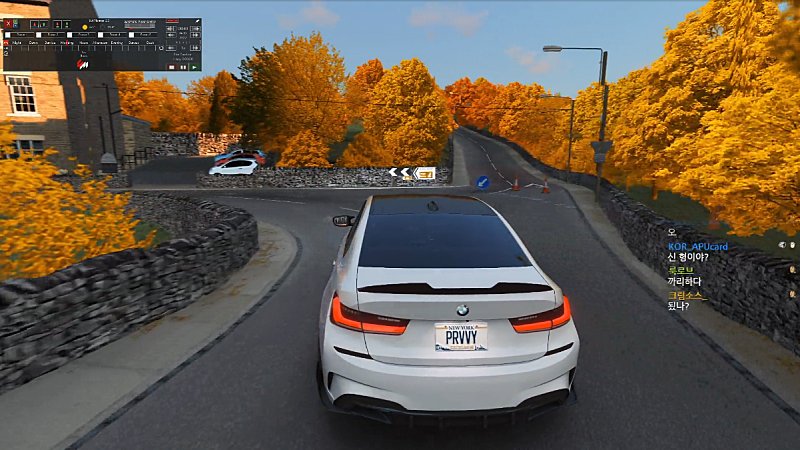Pause playback in the camera tool panel
Screen dimensions: 800x450
coord(182,67)
